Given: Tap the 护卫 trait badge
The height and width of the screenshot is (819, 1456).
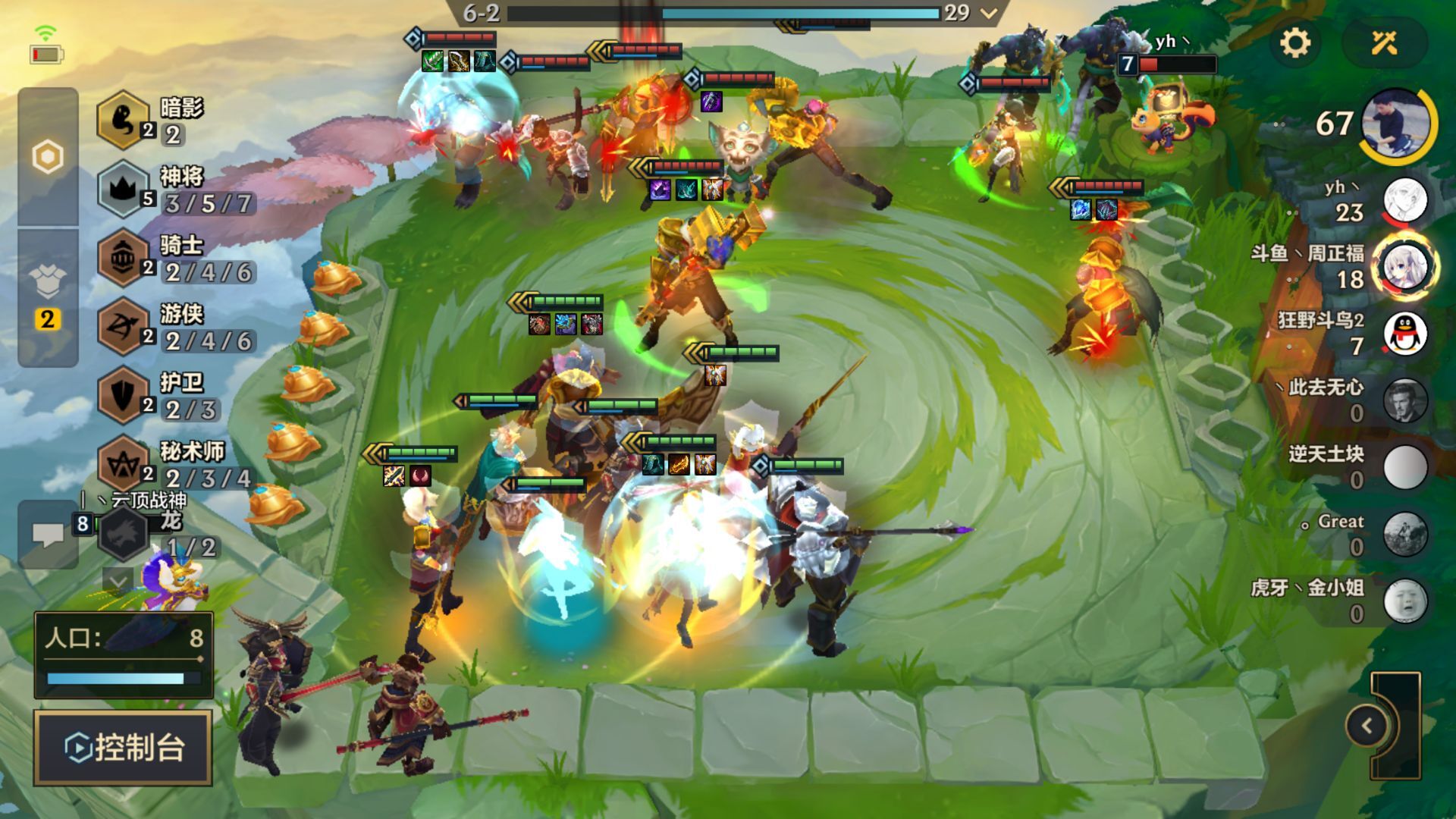Looking at the screenshot, I should 123,395.
